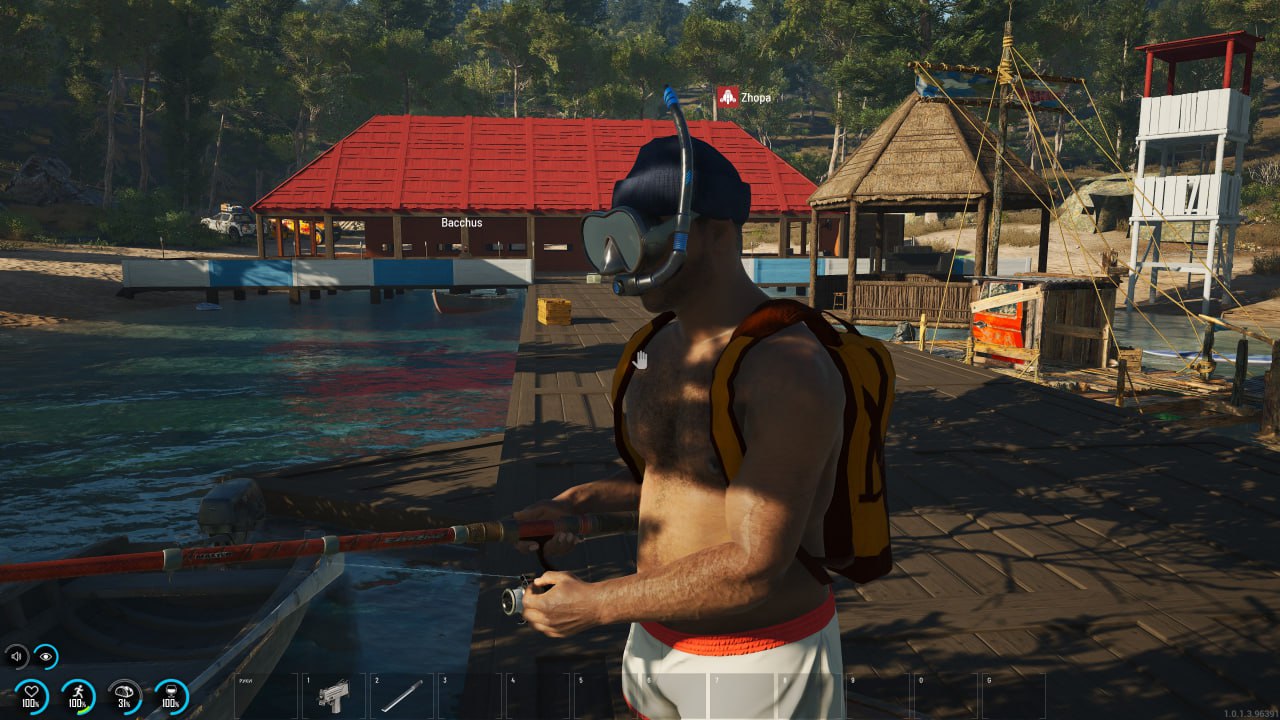
Task: Toggle the eye visibility icon
Action: click(45, 656)
